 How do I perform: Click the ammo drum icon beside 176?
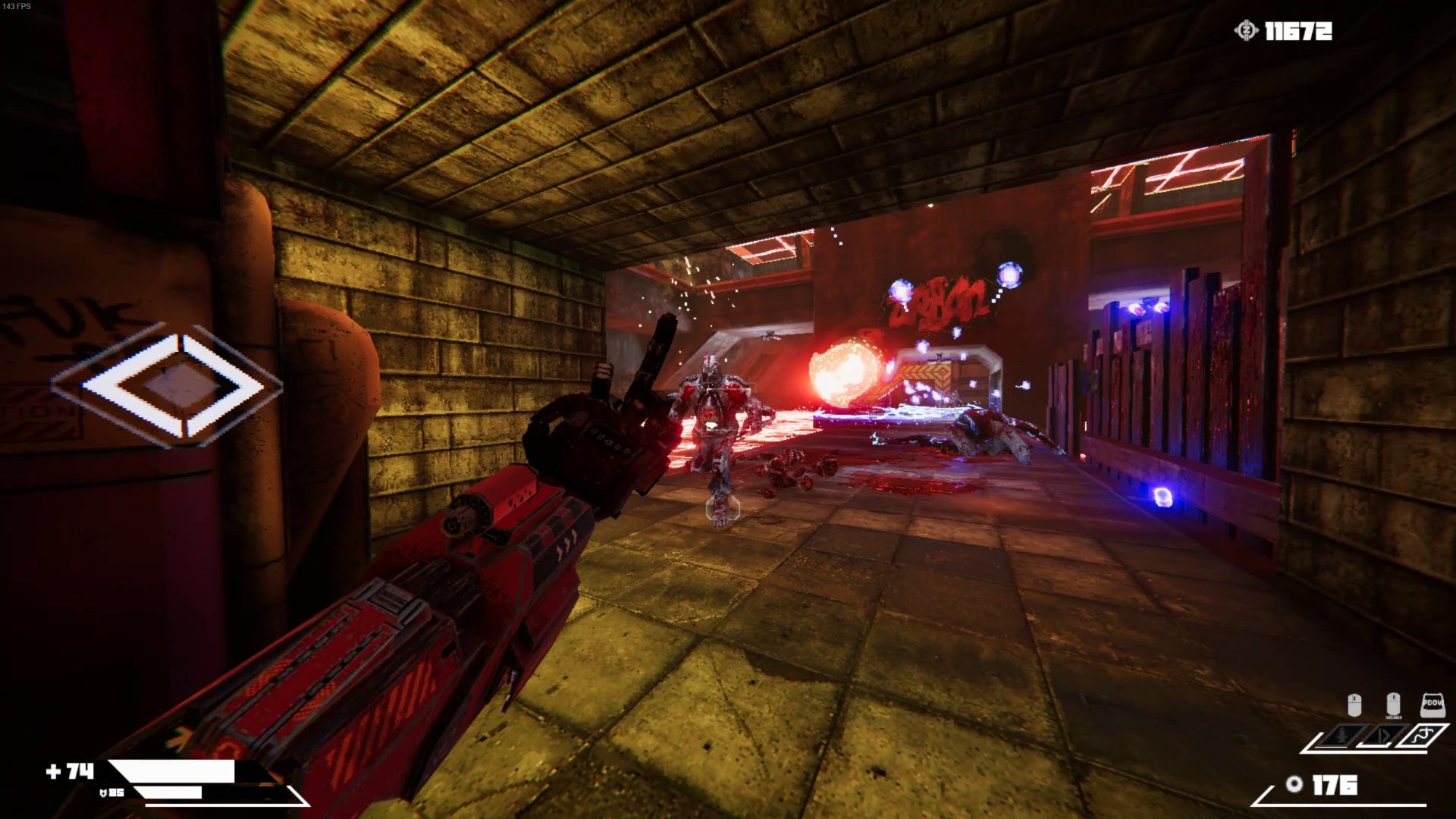coord(1294,785)
